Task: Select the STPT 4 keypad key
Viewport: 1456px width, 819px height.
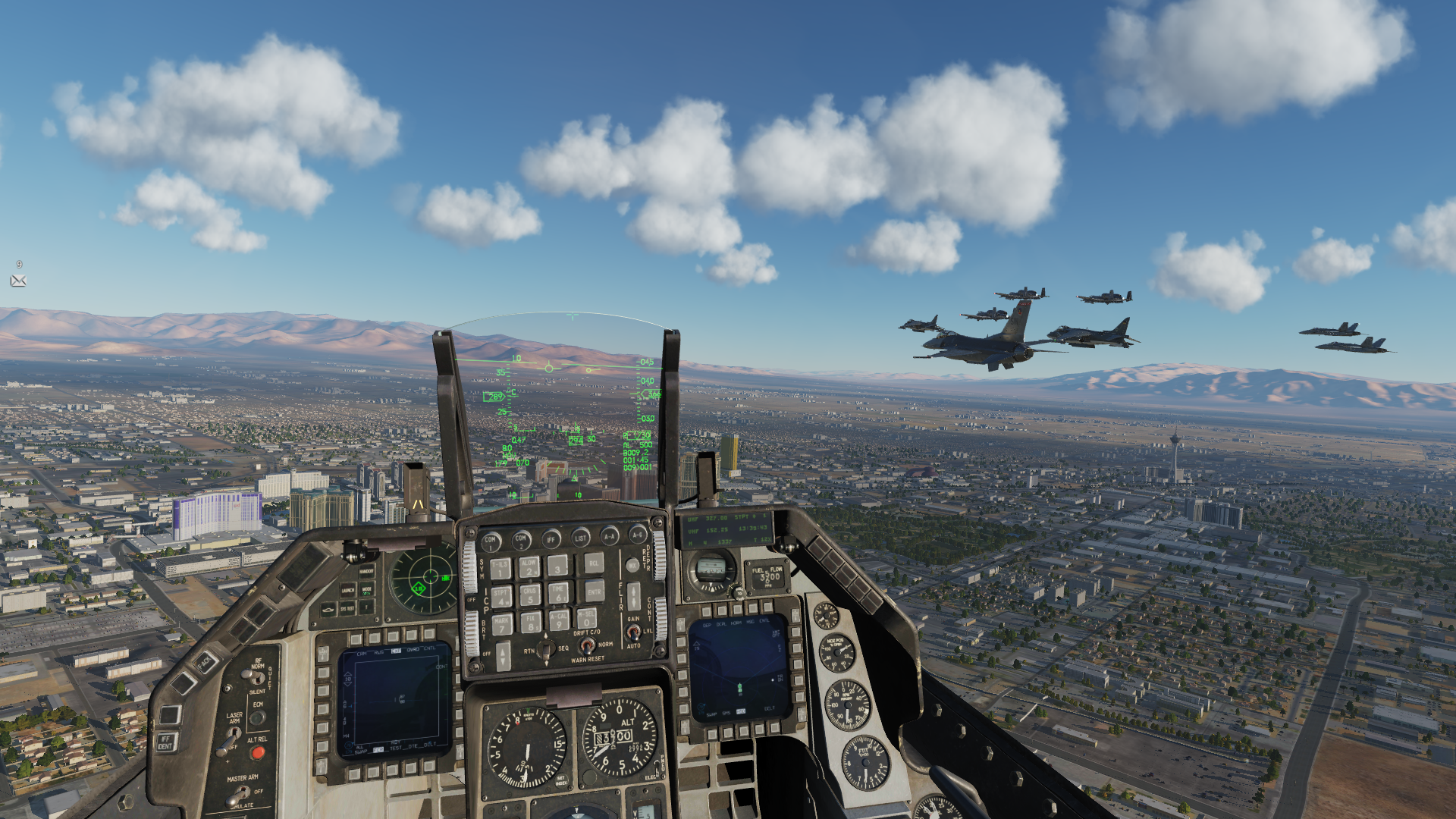Action: (x=502, y=597)
